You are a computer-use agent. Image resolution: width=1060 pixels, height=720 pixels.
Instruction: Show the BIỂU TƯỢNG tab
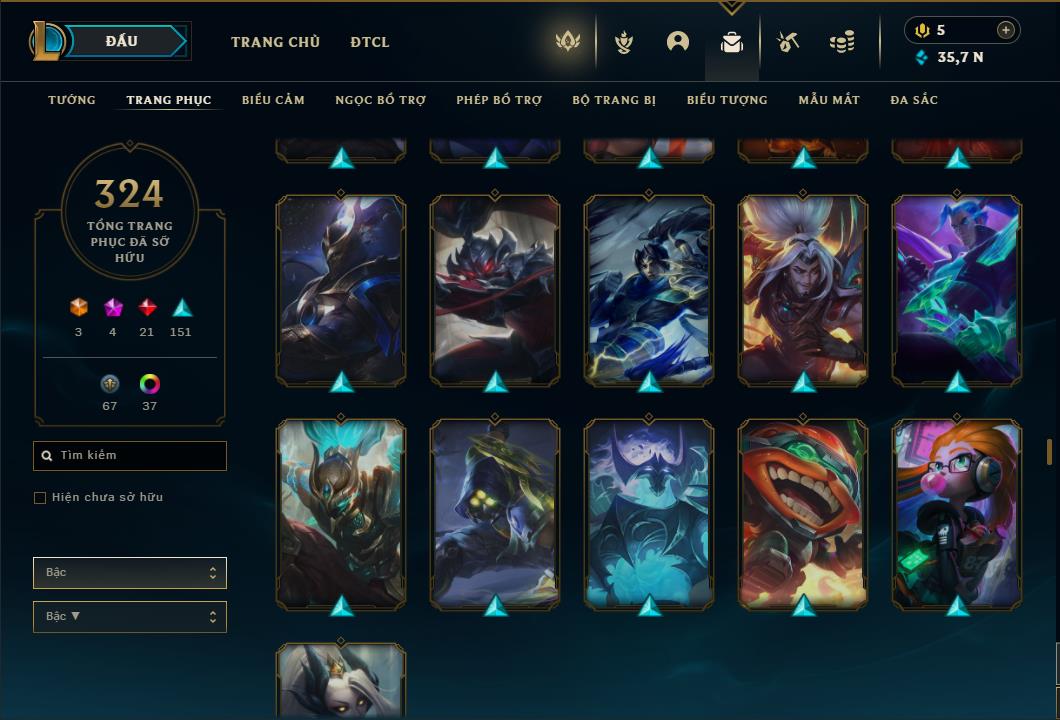727,100
